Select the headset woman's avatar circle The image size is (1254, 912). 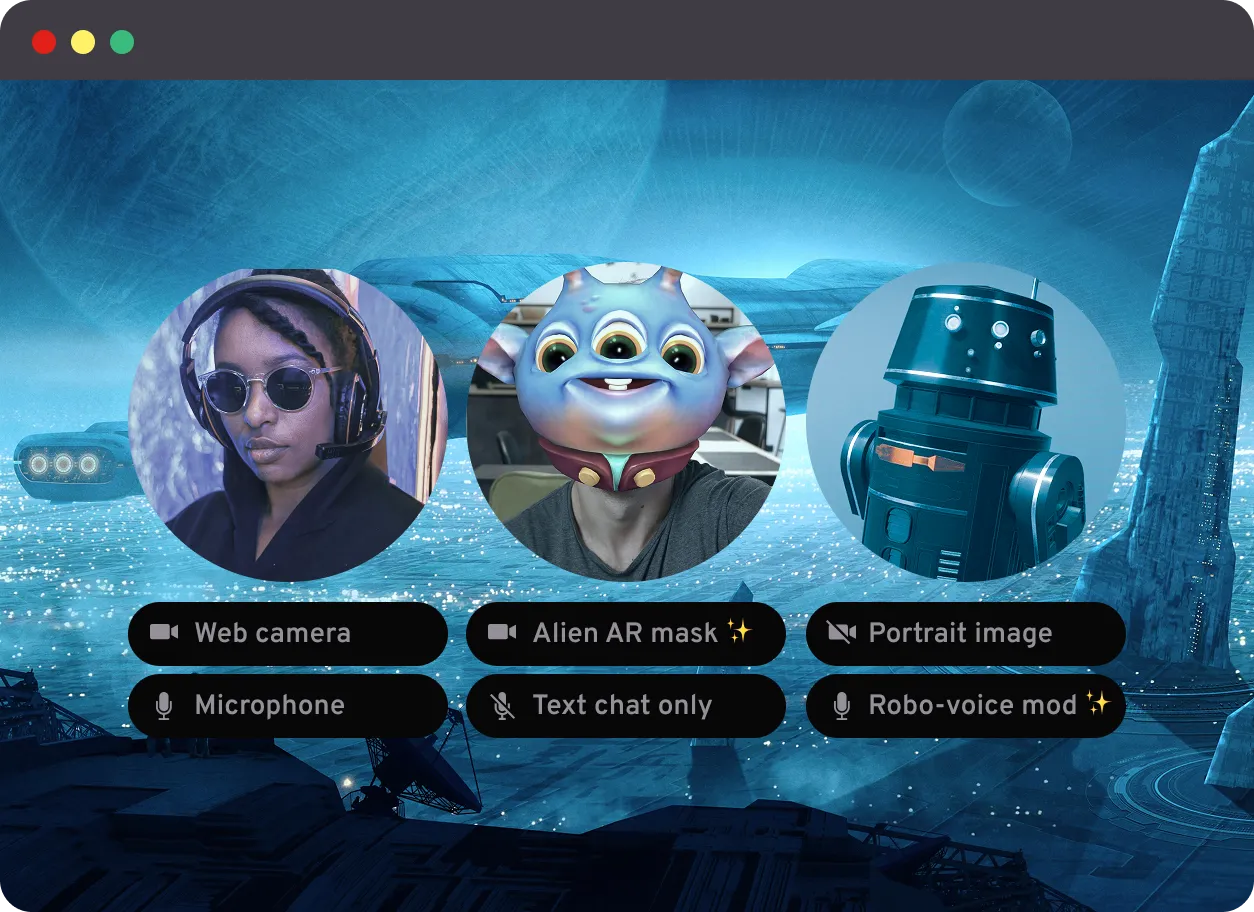(x=288, y=424)
